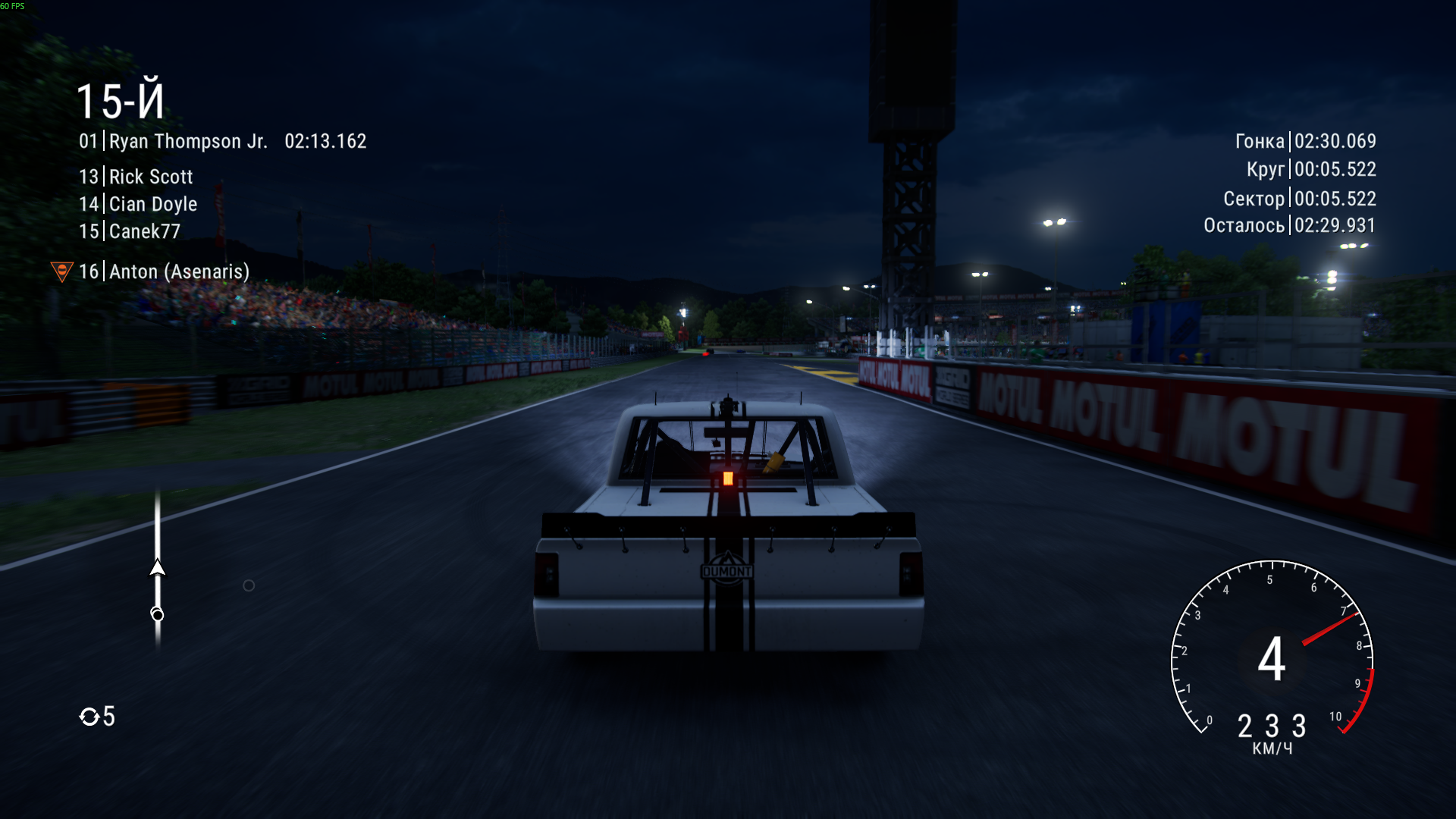Viewport: 1456px width, 819px height.
Task: Click the orange badge beside Anton's row
Action: [x=61, y=271]
